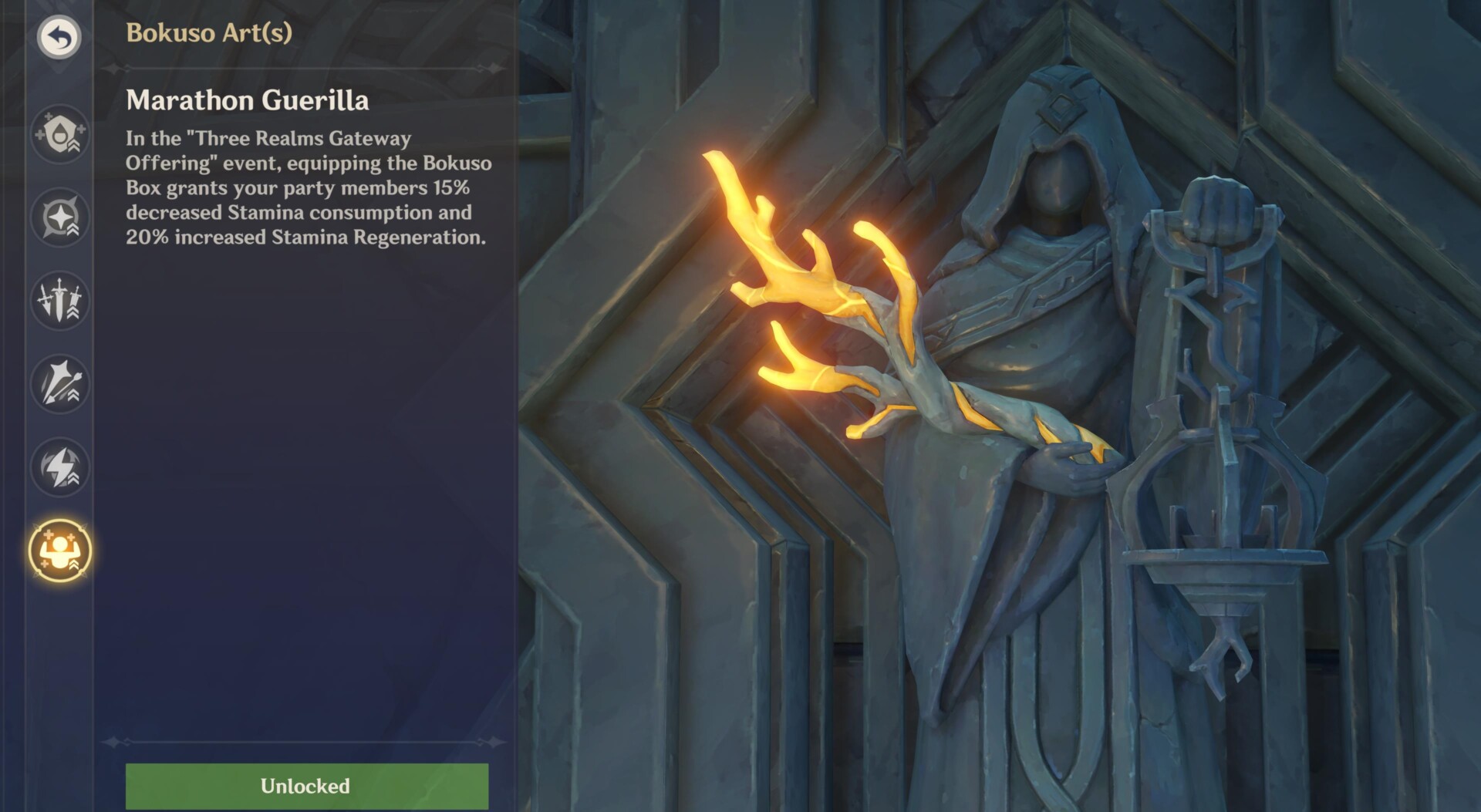Select the spear and arrow Bokuso Art

click(x=59, y=384)
